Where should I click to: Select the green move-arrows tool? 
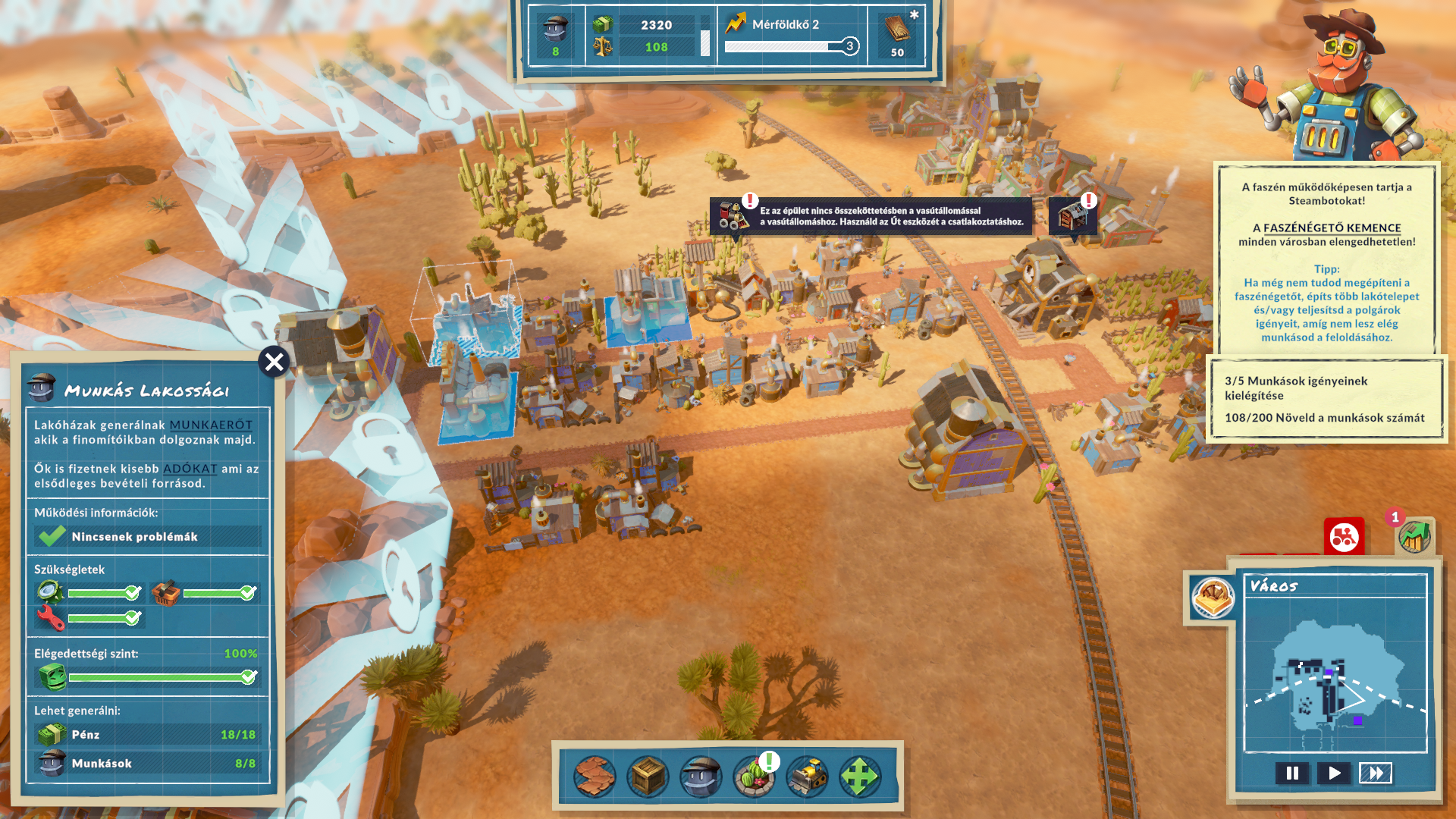(860, 776)
